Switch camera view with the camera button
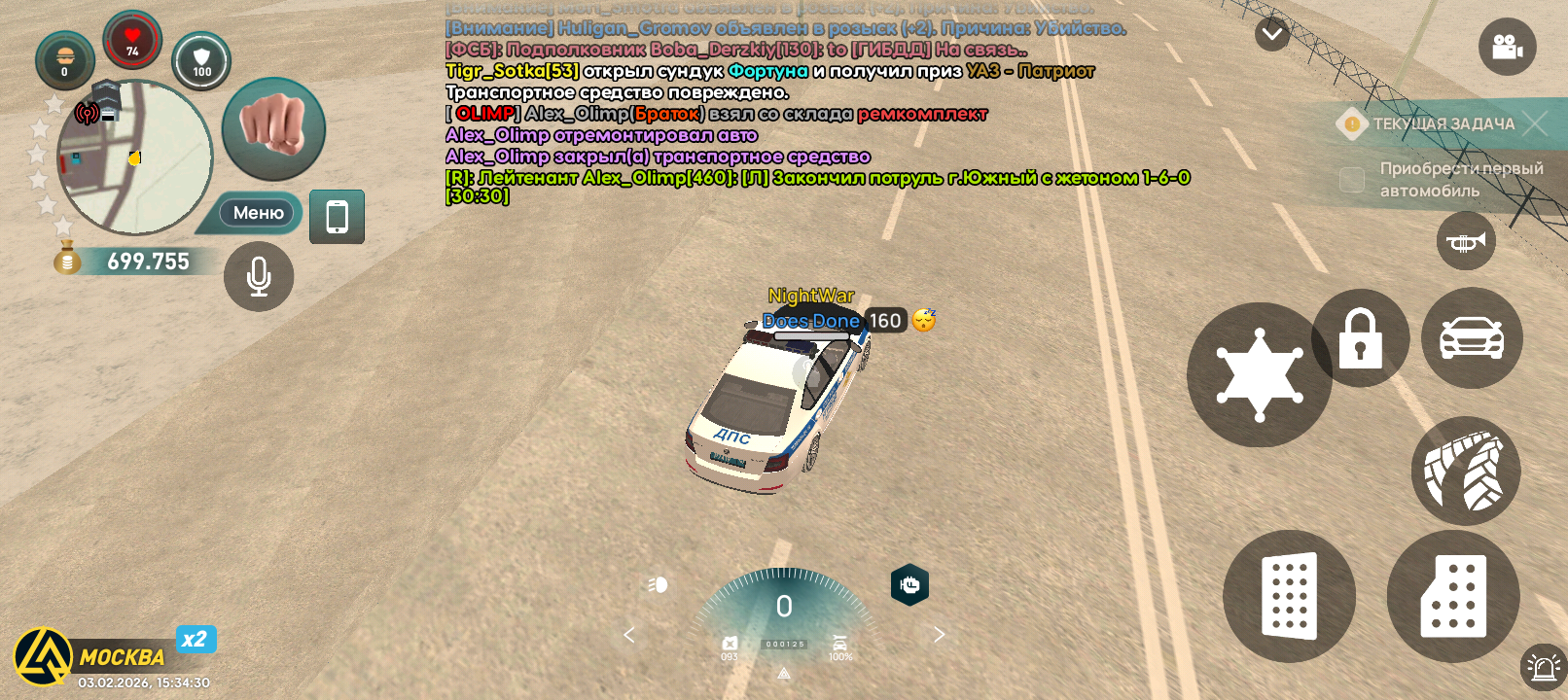 coord(1507,47)
